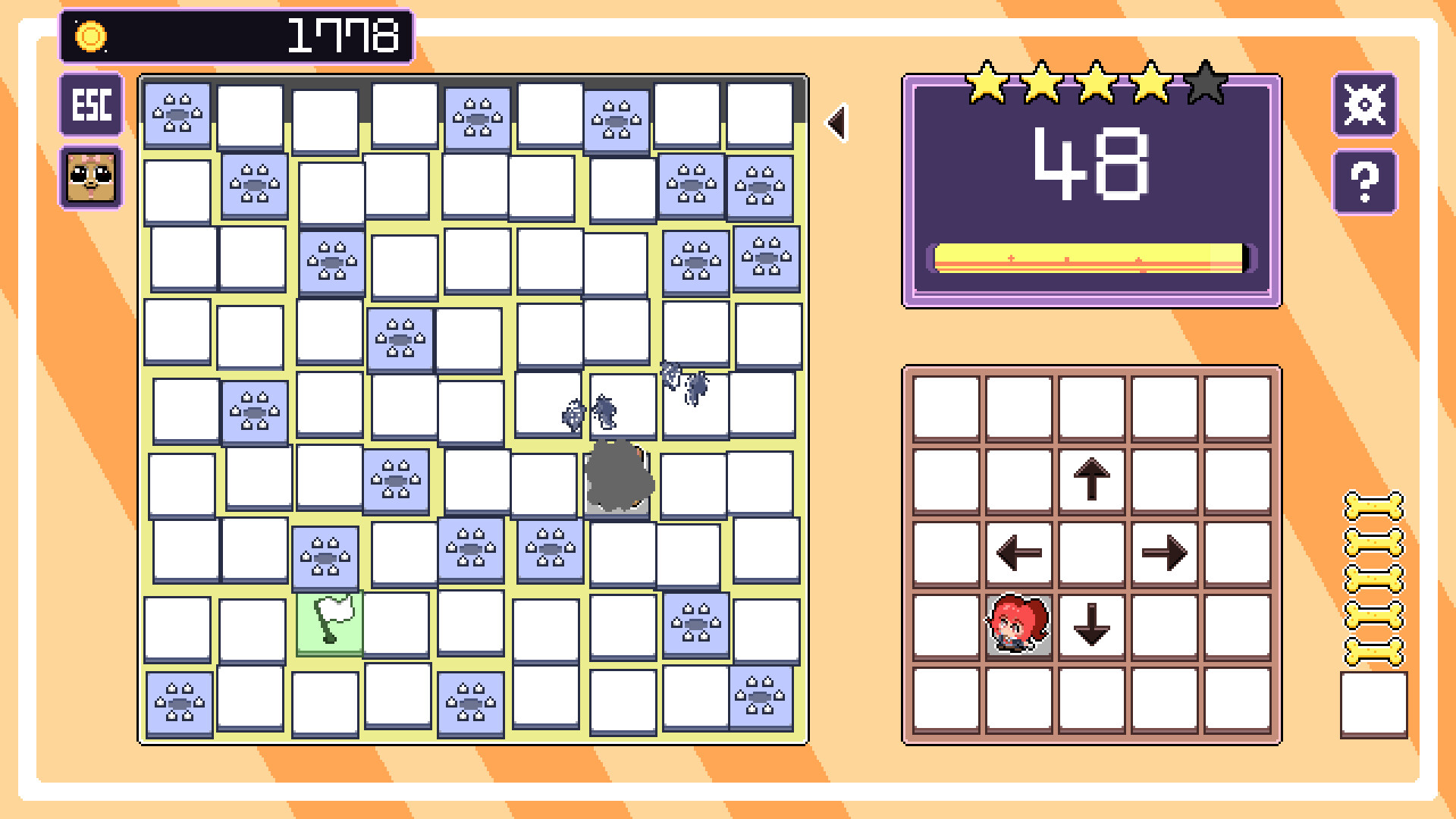The width and height of the screenshot is (1456, 819).
Task: Click the coin icon beside the score
Action: coord(91,35)
